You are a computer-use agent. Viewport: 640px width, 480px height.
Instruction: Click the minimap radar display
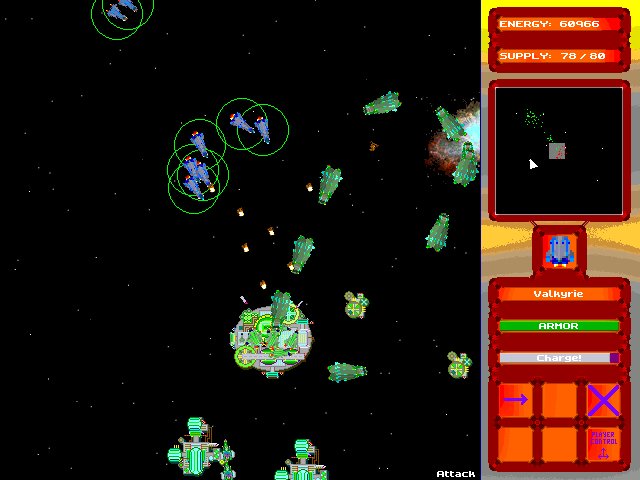[x=558, y=150]
